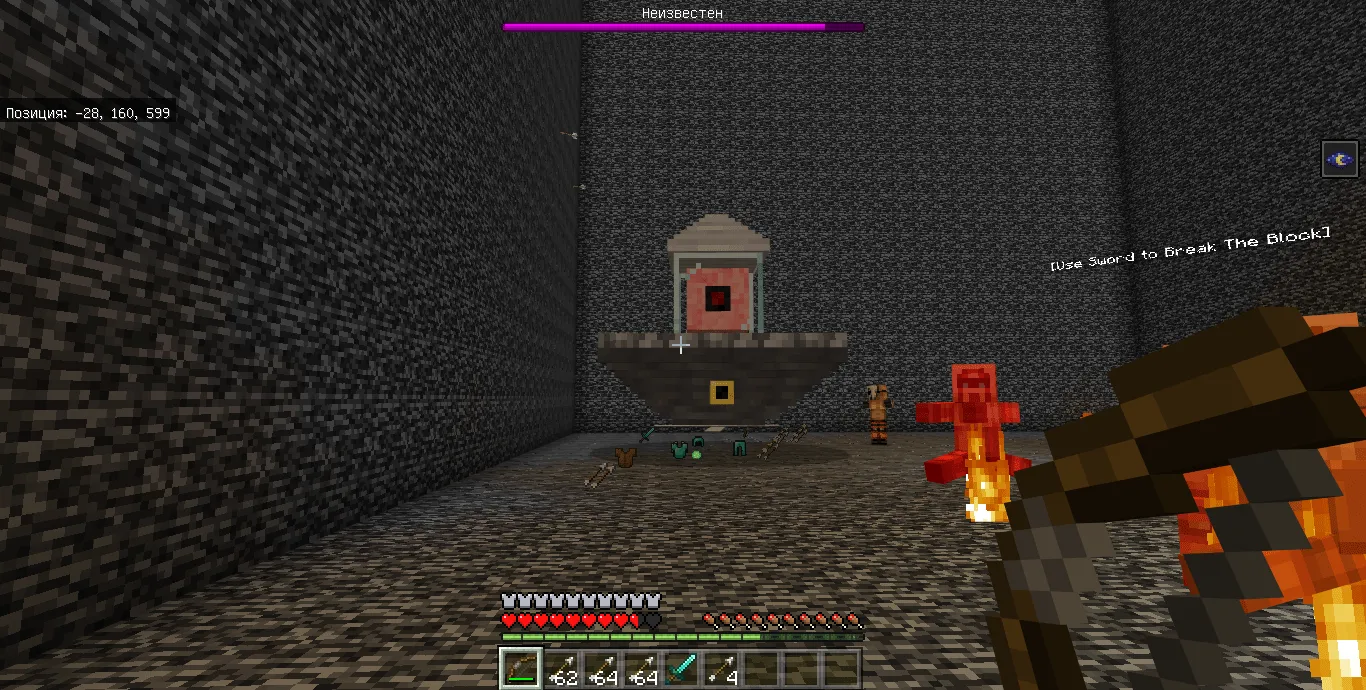Select the bow hotbar slot

point(521,668)
